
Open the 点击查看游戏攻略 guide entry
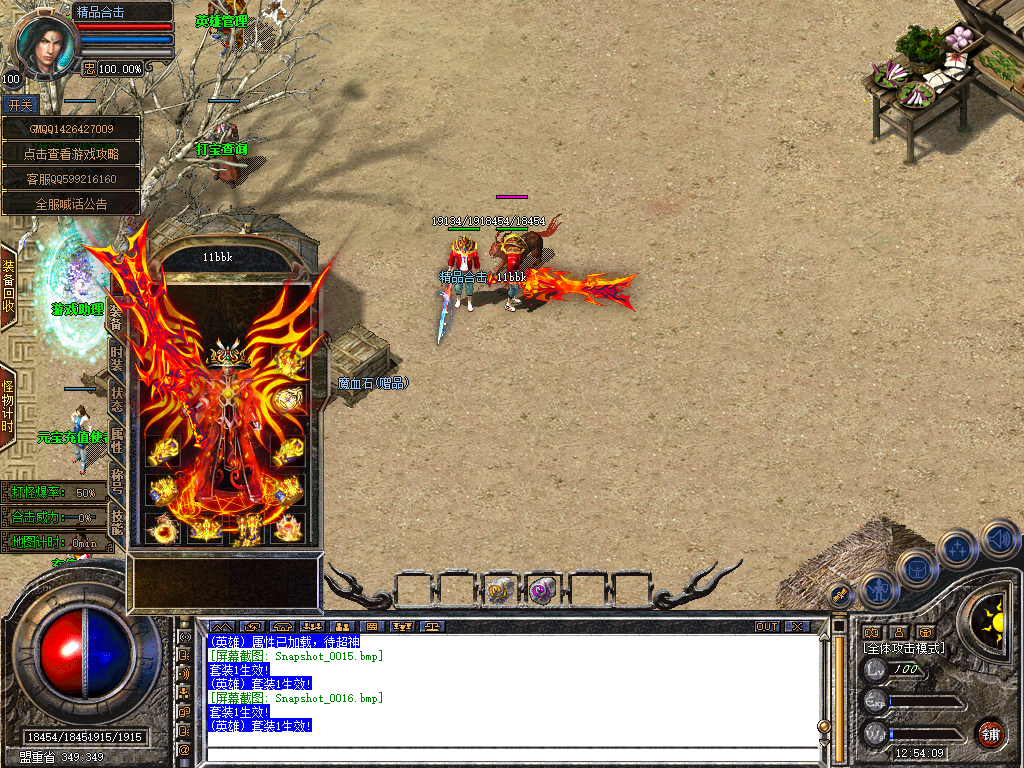(x=70, y=154)
